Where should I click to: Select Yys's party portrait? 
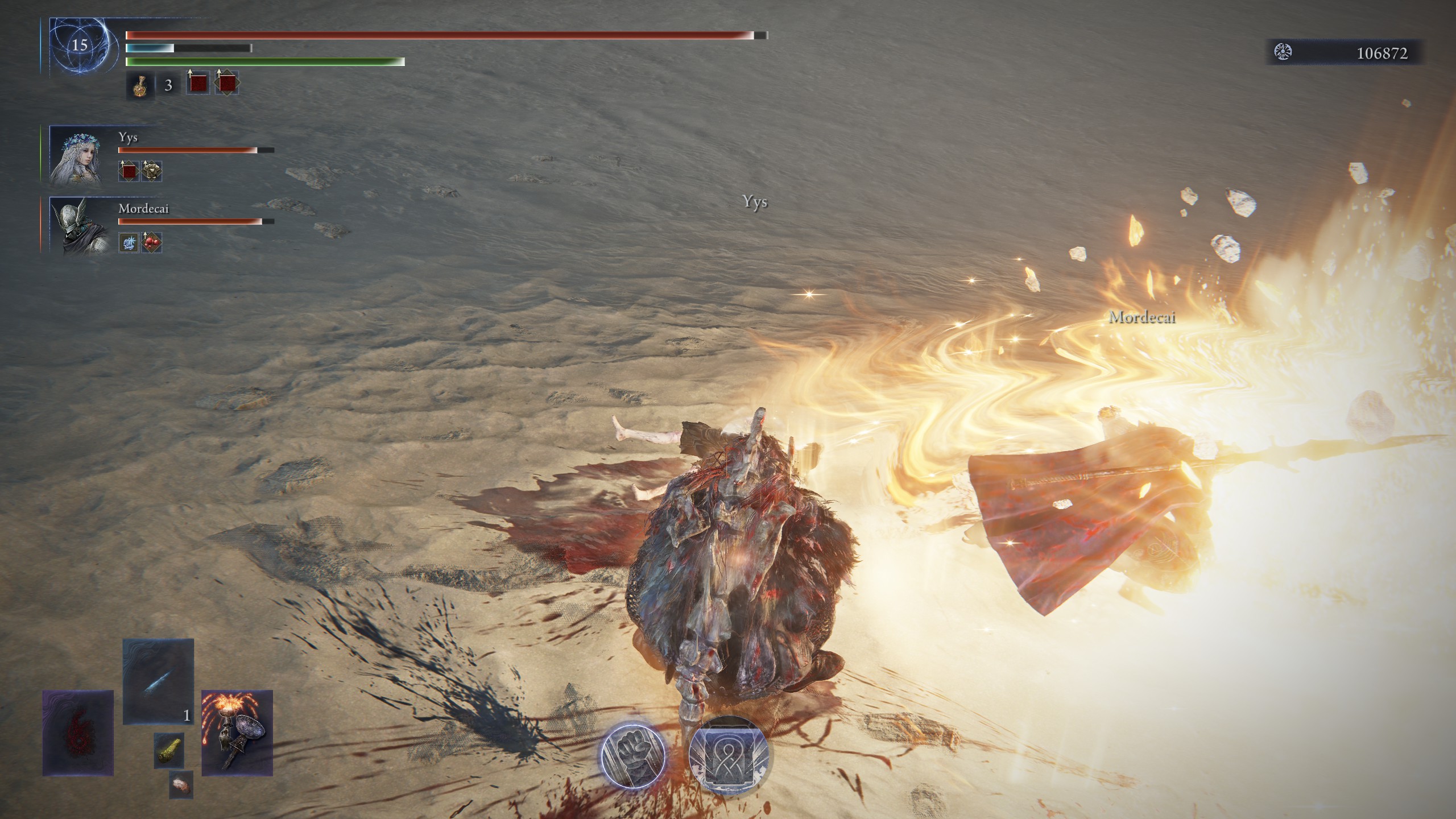[x=76, y=156]
